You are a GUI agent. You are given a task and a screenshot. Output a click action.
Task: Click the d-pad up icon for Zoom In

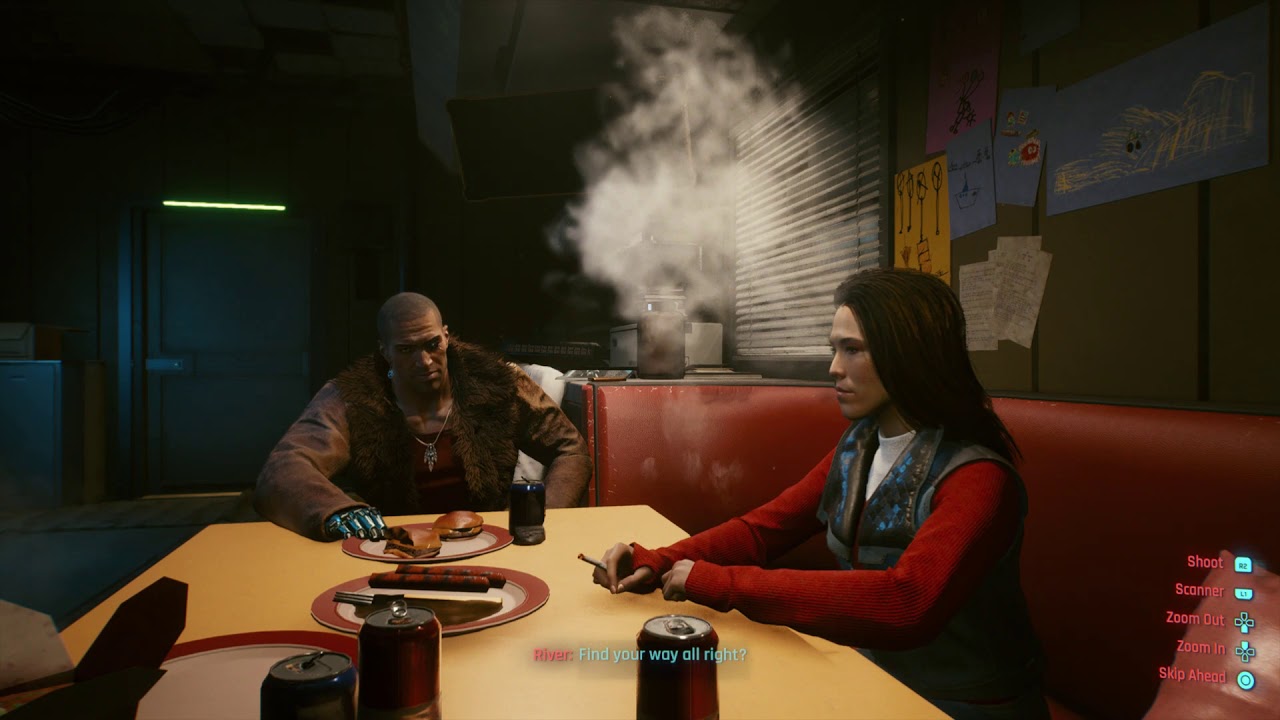[x=1244, y=649]
